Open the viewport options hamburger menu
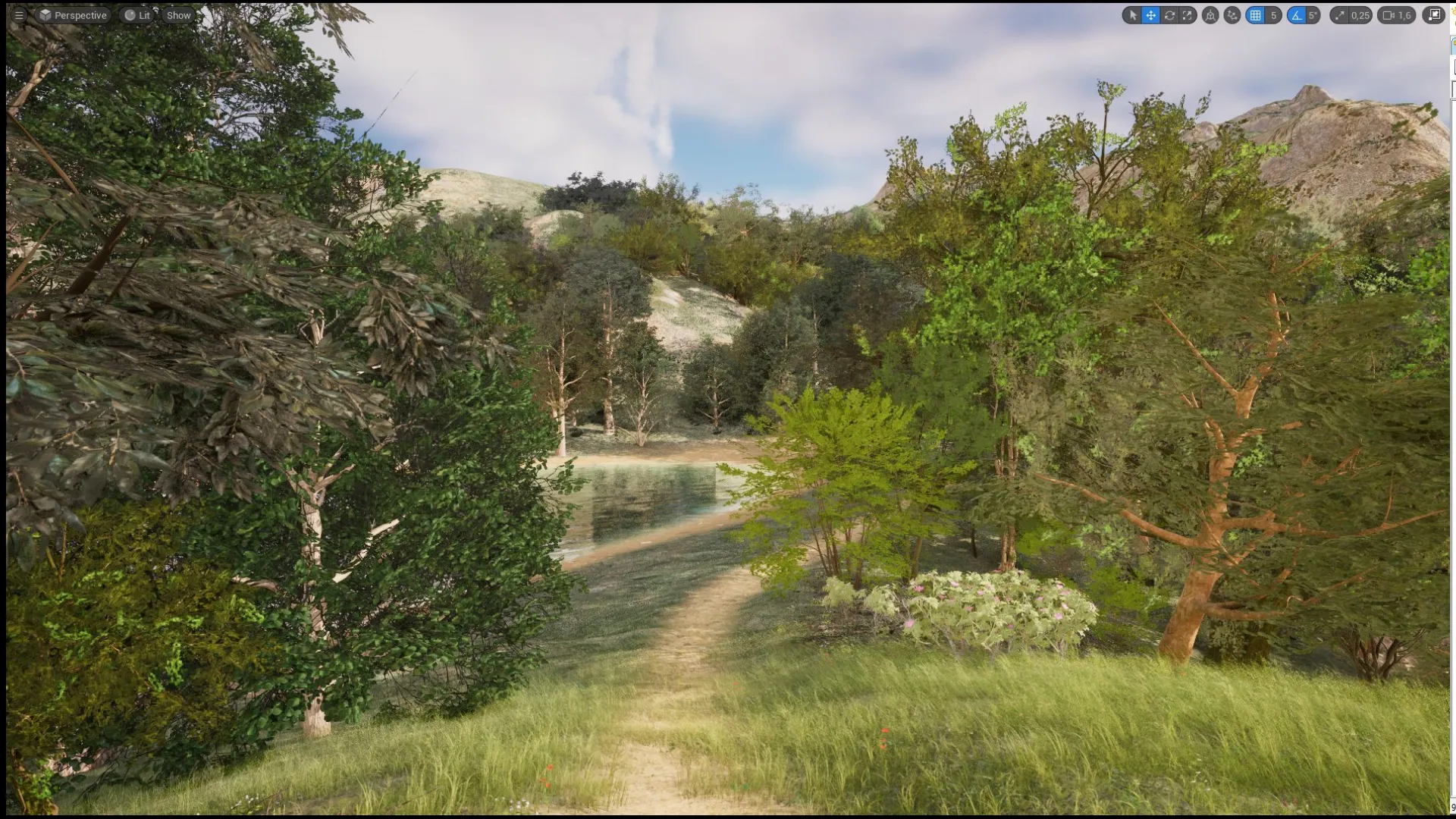The width and height of the screenshot is (1456, 819). [x=19, y=15]
